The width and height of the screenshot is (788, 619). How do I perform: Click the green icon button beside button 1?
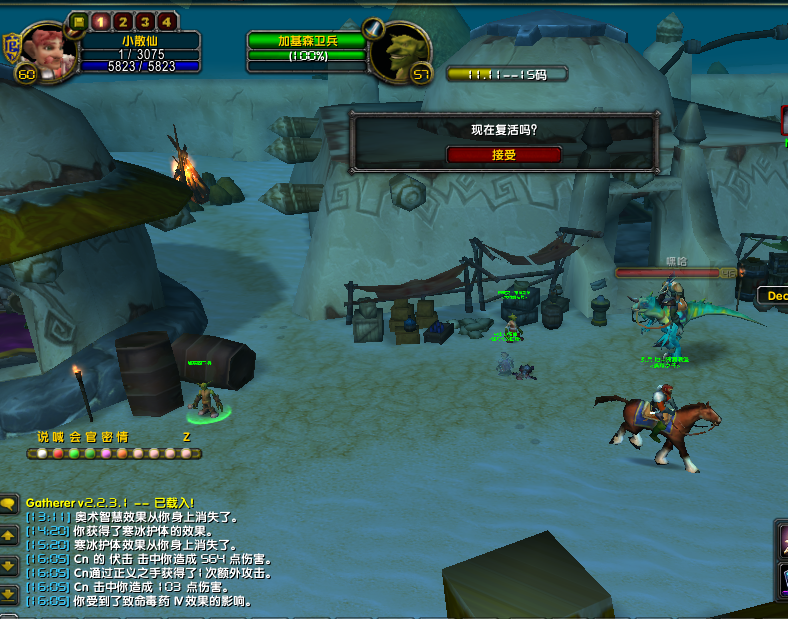(x=79, y=21)
